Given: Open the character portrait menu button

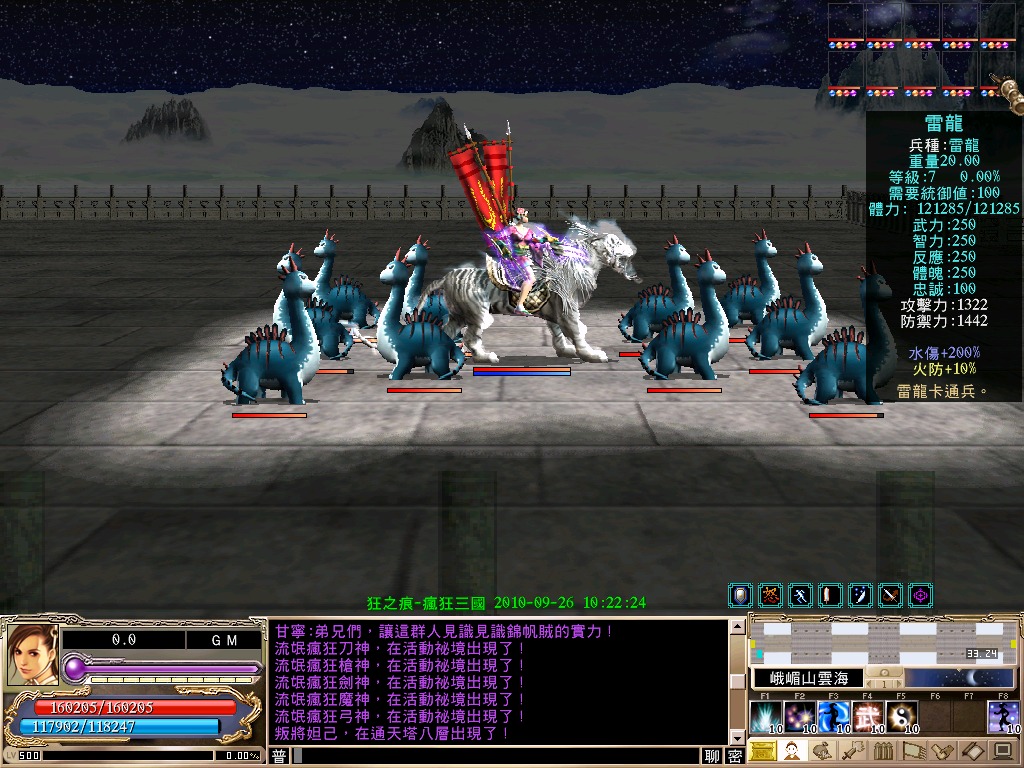Looking at the screenshot, I should (792, 751).
